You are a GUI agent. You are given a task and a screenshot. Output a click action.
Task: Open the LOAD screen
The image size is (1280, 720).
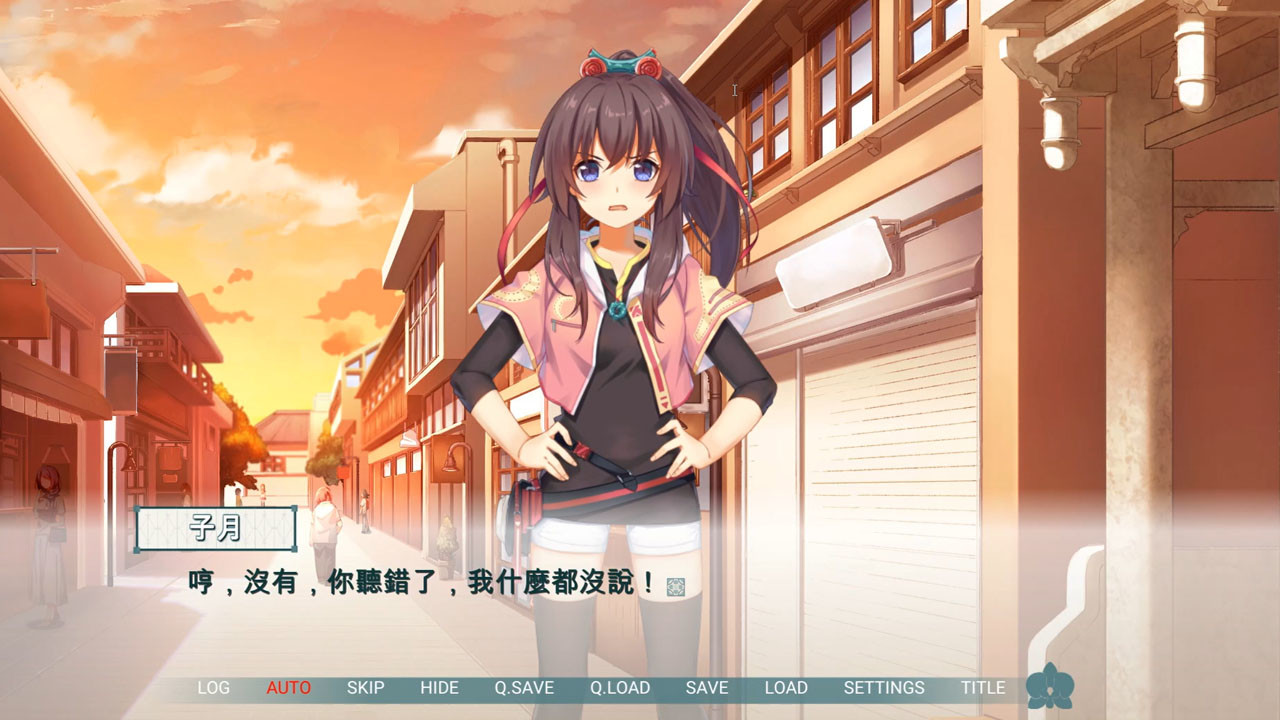pyautogui.click(x=785, y=688)
